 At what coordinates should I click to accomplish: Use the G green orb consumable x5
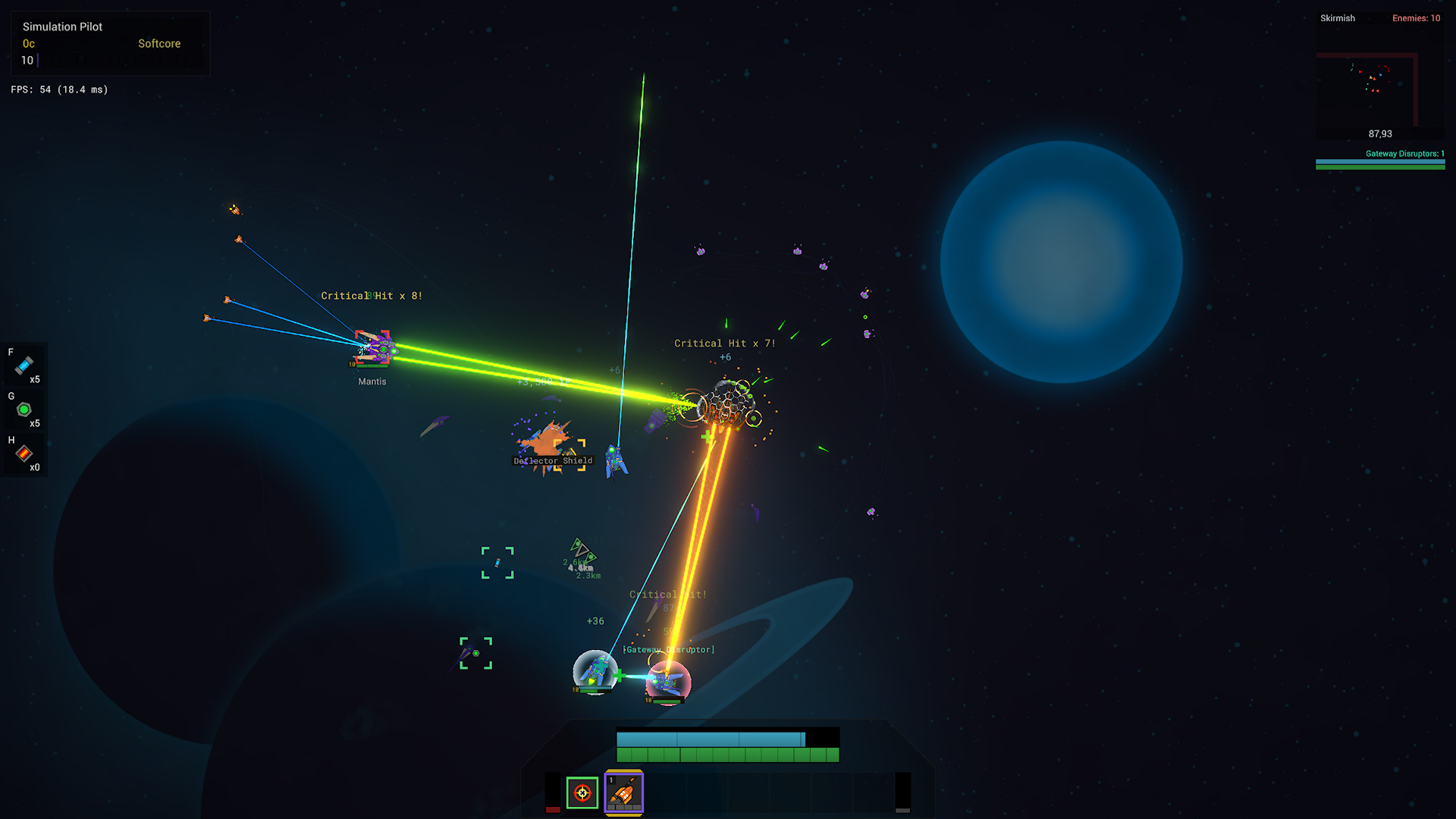click(25, 410)
